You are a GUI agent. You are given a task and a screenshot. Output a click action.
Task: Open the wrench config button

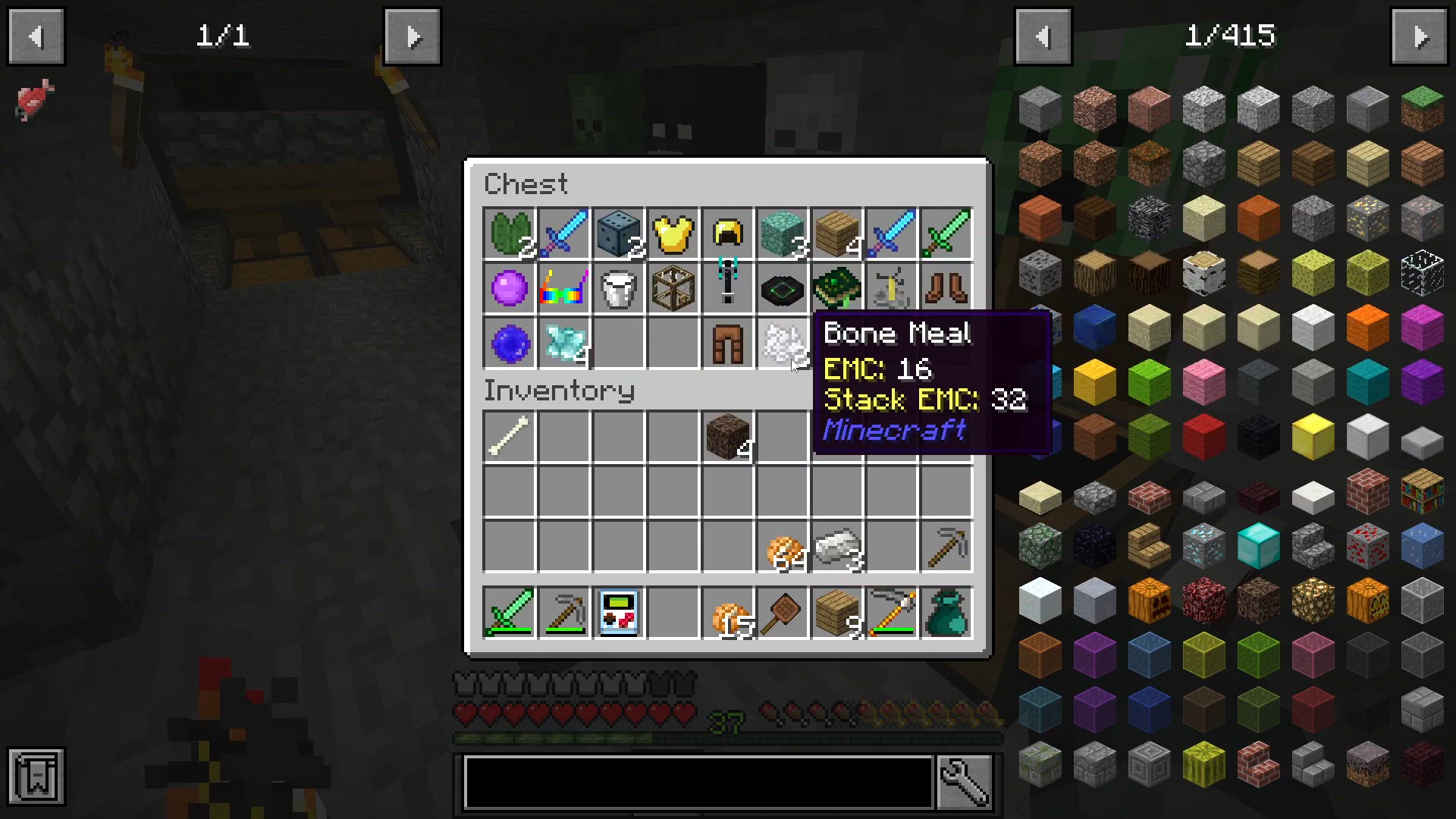tap(964, 781)
